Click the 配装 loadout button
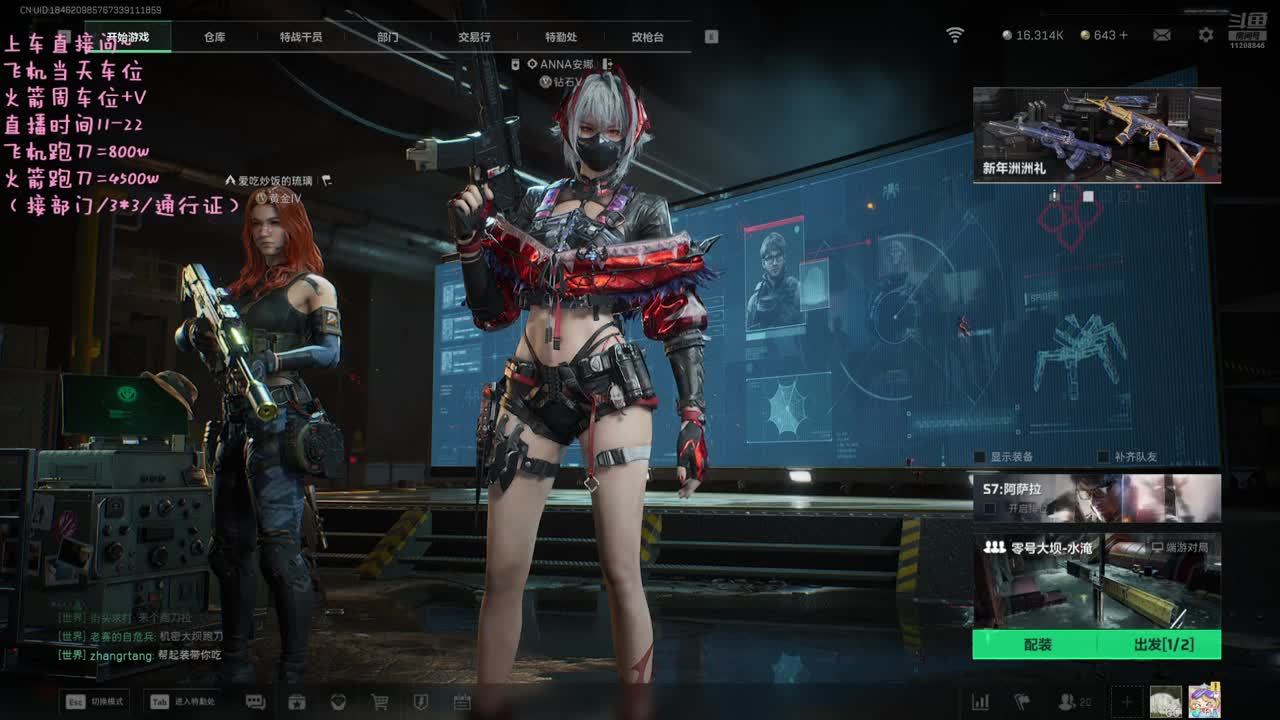 1037,645
